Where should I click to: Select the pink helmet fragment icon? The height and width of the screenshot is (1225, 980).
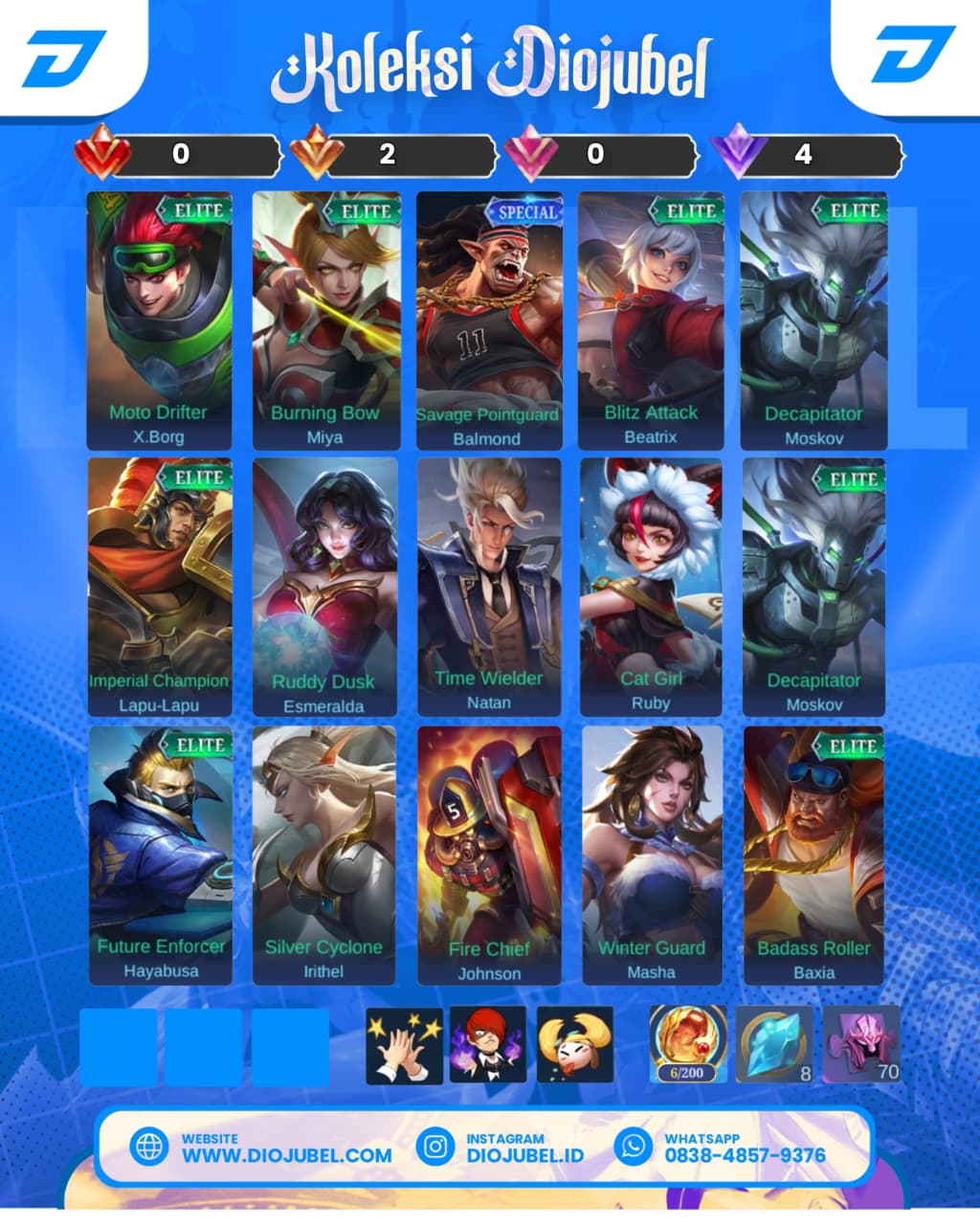861,1044
